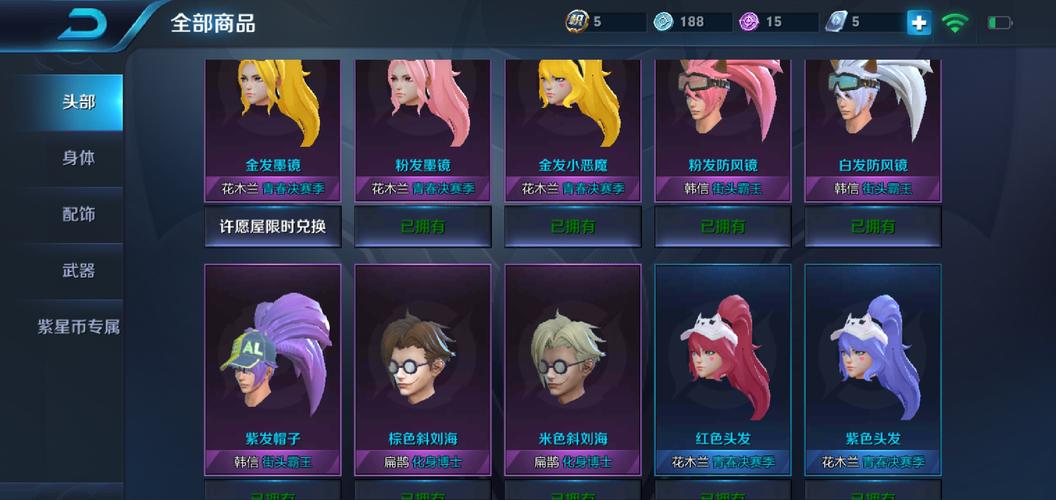Image resolution: width=1056 pixels, height=500 pixels.
Task: Pick the 棕色斜刘海 item card
Action: [423, 365]
